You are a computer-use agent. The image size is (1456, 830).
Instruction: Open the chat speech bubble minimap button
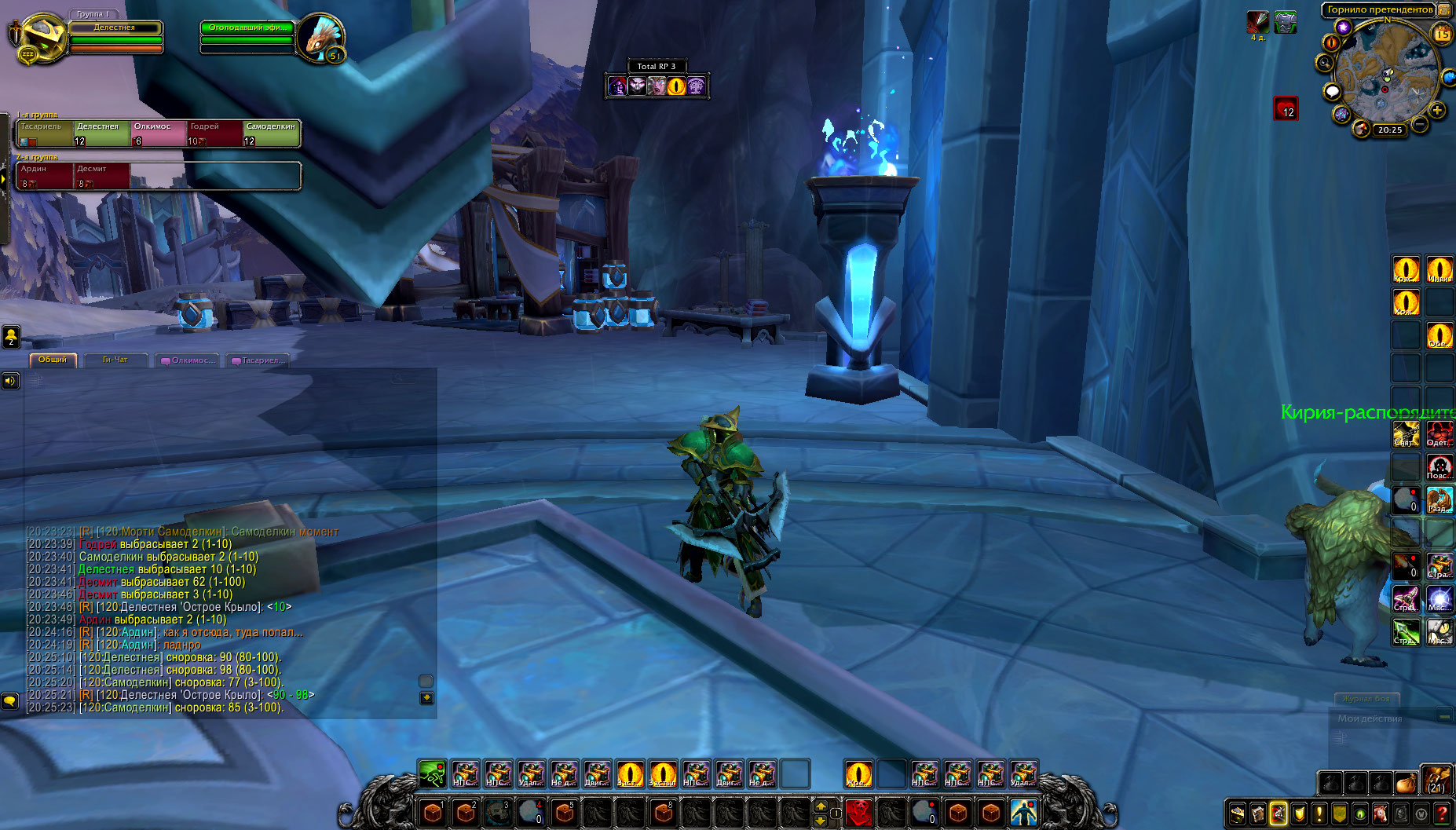1332,92
